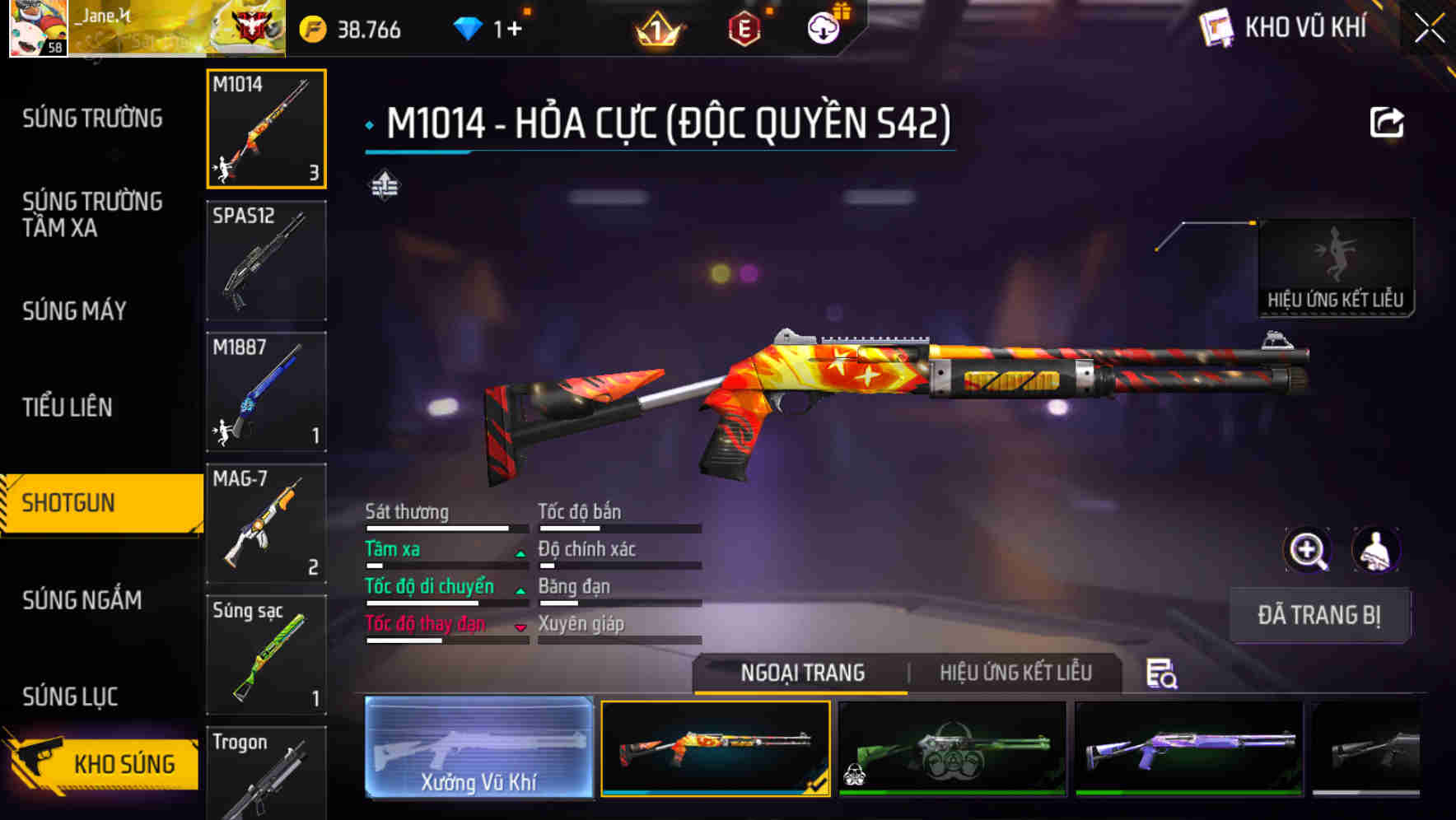The height and width of the screenshot is (820, 1456).
Task: Click the cloud download gift icon in top bar
Action: pyautogui.click(x=822, y=27)
